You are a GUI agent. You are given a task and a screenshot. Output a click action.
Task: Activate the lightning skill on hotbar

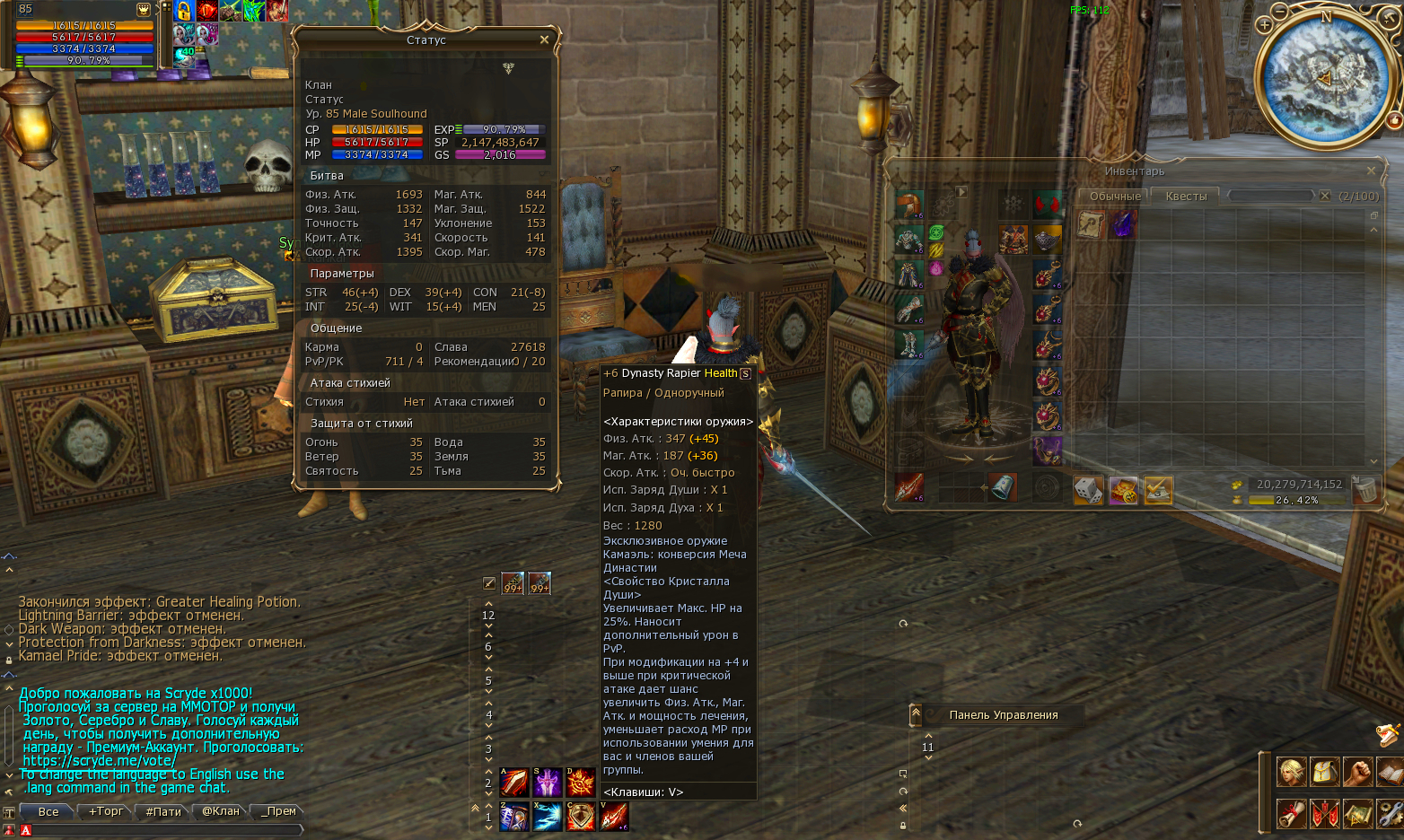click(547, 816)
